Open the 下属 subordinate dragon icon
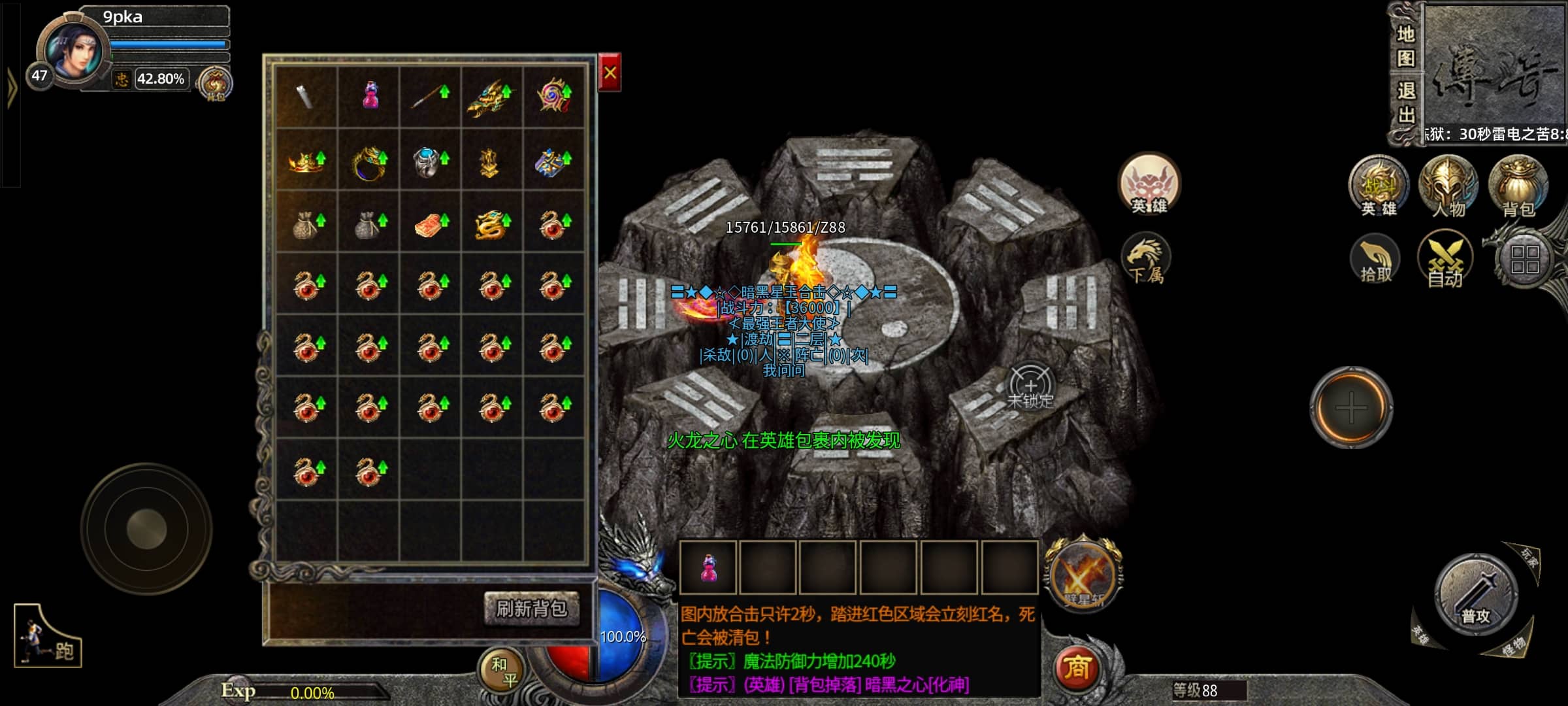This screenshot has width=1568, height=706. [x=1146, y=259]
